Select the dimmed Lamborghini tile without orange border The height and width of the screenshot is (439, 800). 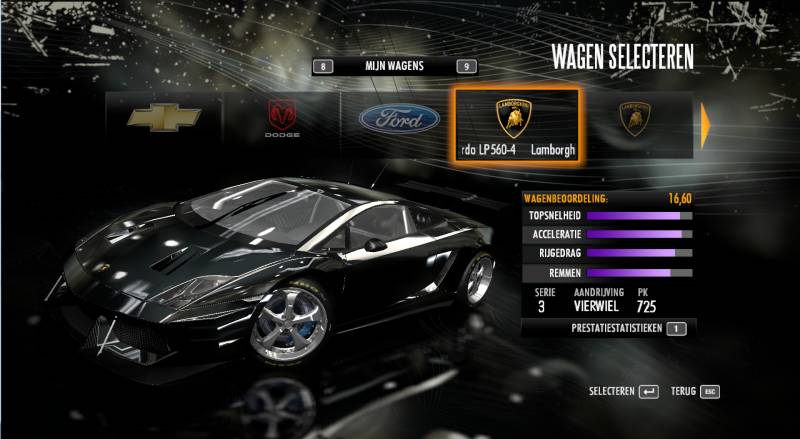[634, 121]
